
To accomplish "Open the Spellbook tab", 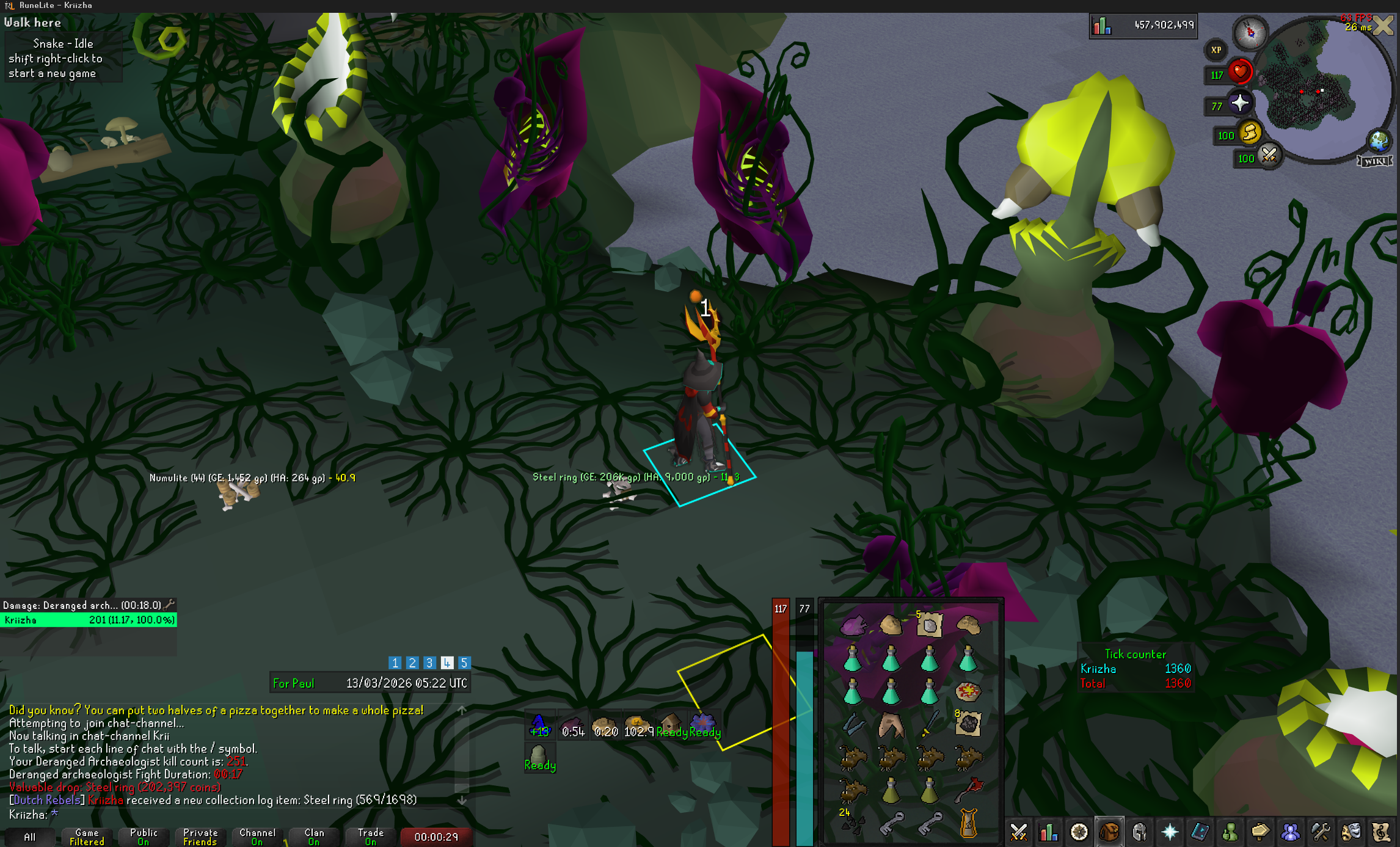I will point(1200,832).
